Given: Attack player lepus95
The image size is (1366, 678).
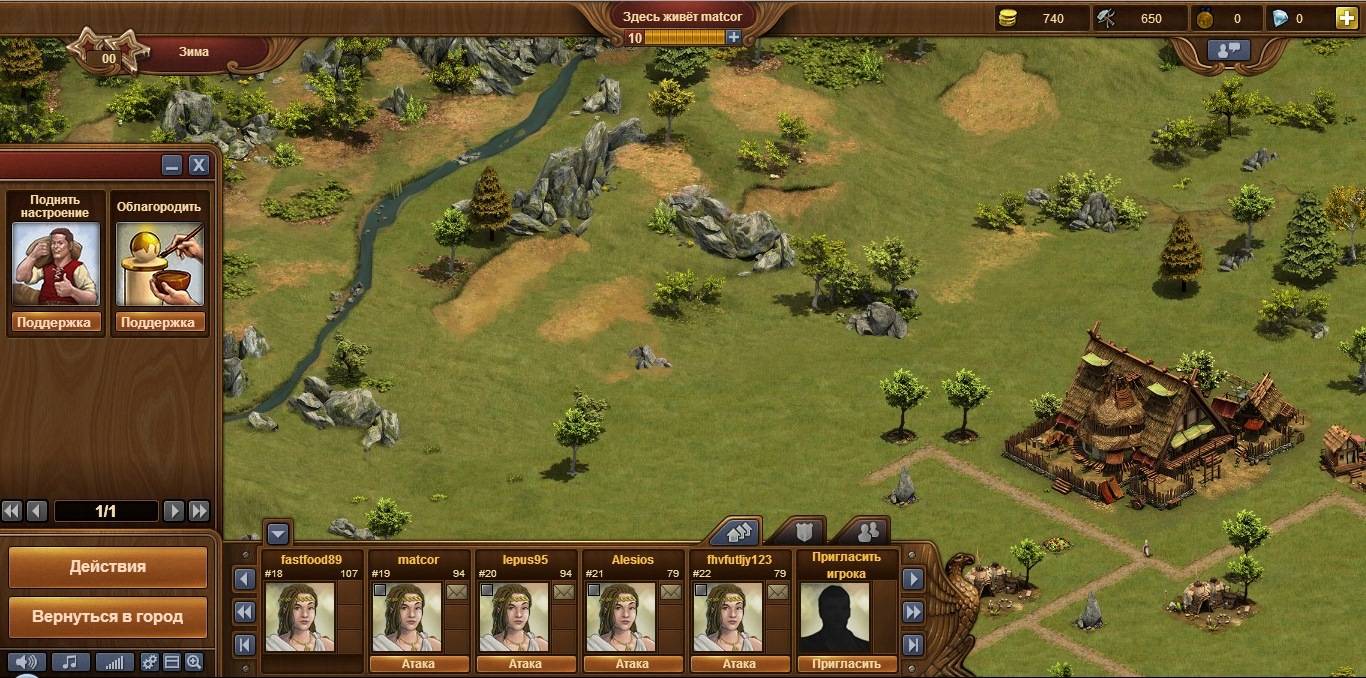Looking at the screenshot, I should pos(525,664).
